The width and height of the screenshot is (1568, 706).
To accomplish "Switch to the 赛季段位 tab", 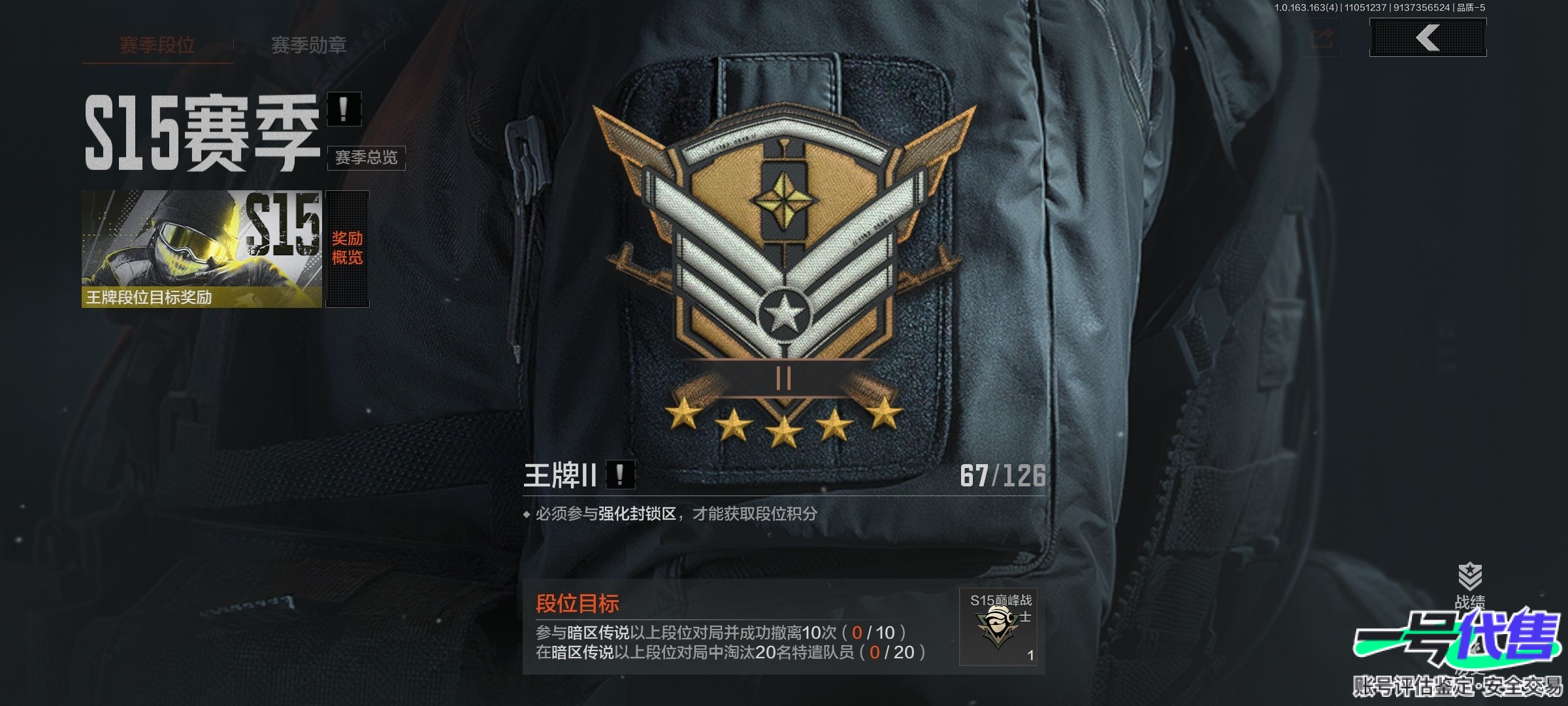I will point(157,45).
